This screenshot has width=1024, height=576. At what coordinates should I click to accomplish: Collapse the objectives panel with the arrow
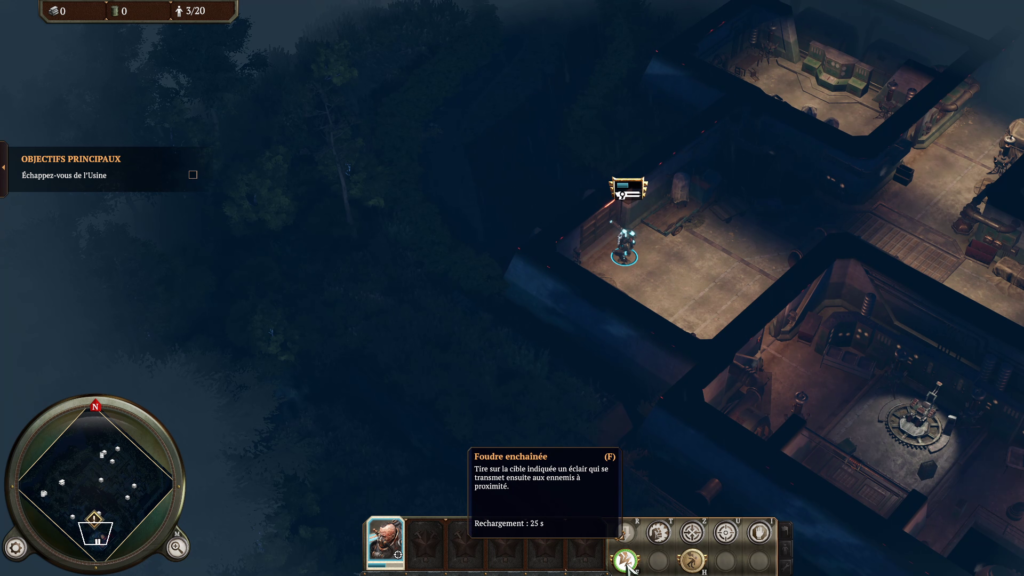pyautogui.click(x=4, y=167)
